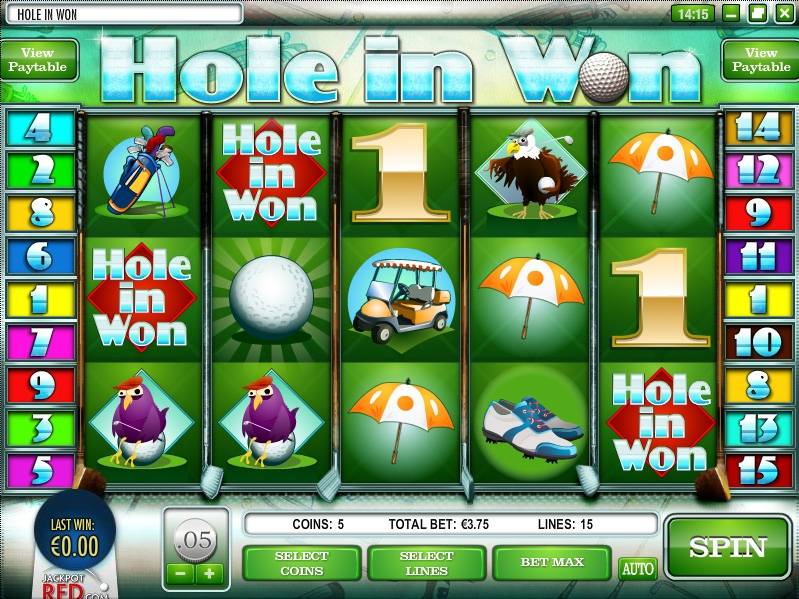Activate the AUTO spin button

pos(637,569)
